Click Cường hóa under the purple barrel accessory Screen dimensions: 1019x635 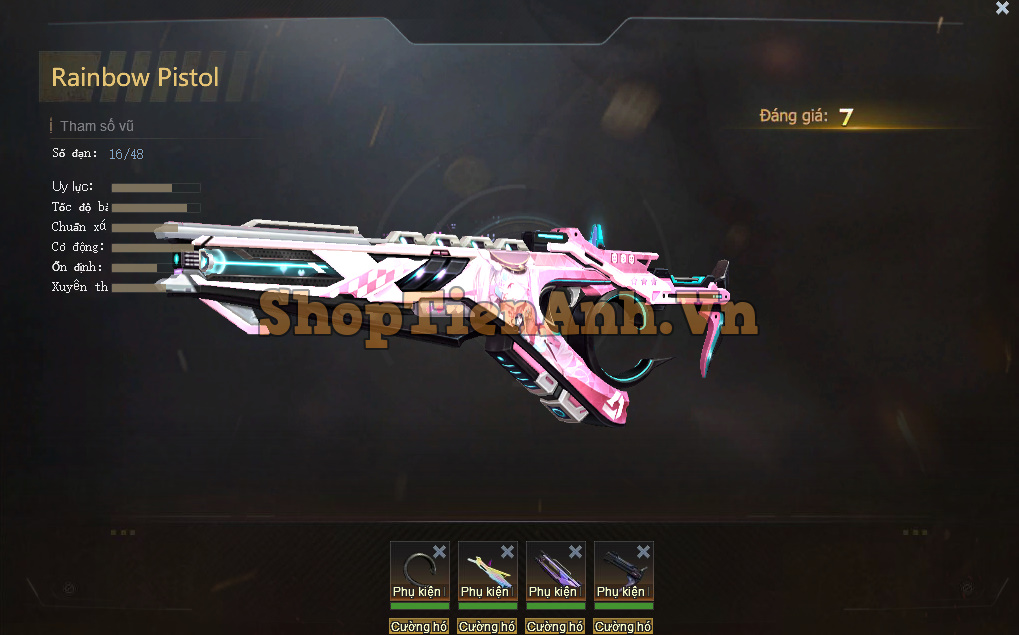tap(555, 627)
